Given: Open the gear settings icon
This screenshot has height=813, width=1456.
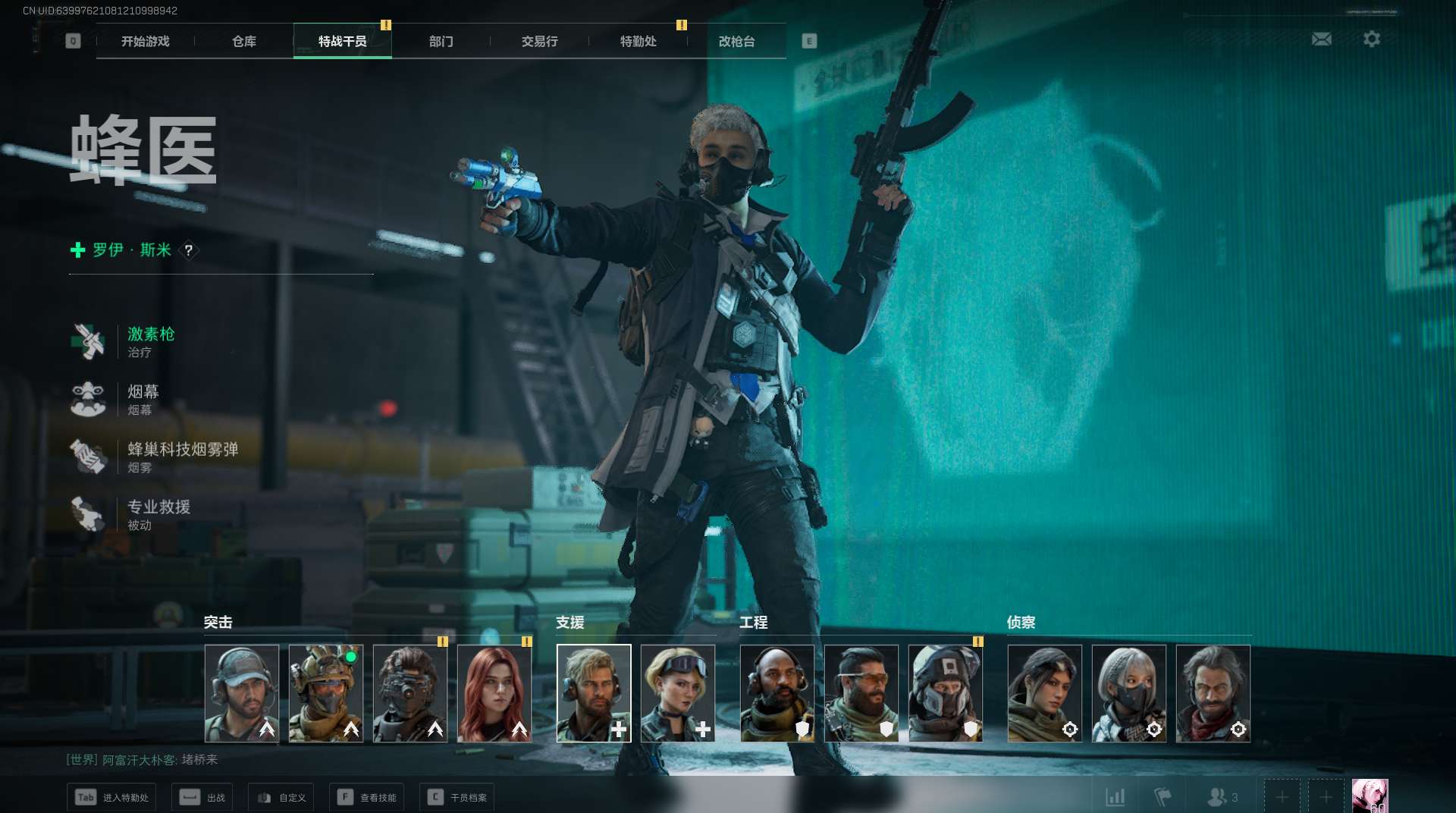Looking at the screenshot, I should [1371, 39].
